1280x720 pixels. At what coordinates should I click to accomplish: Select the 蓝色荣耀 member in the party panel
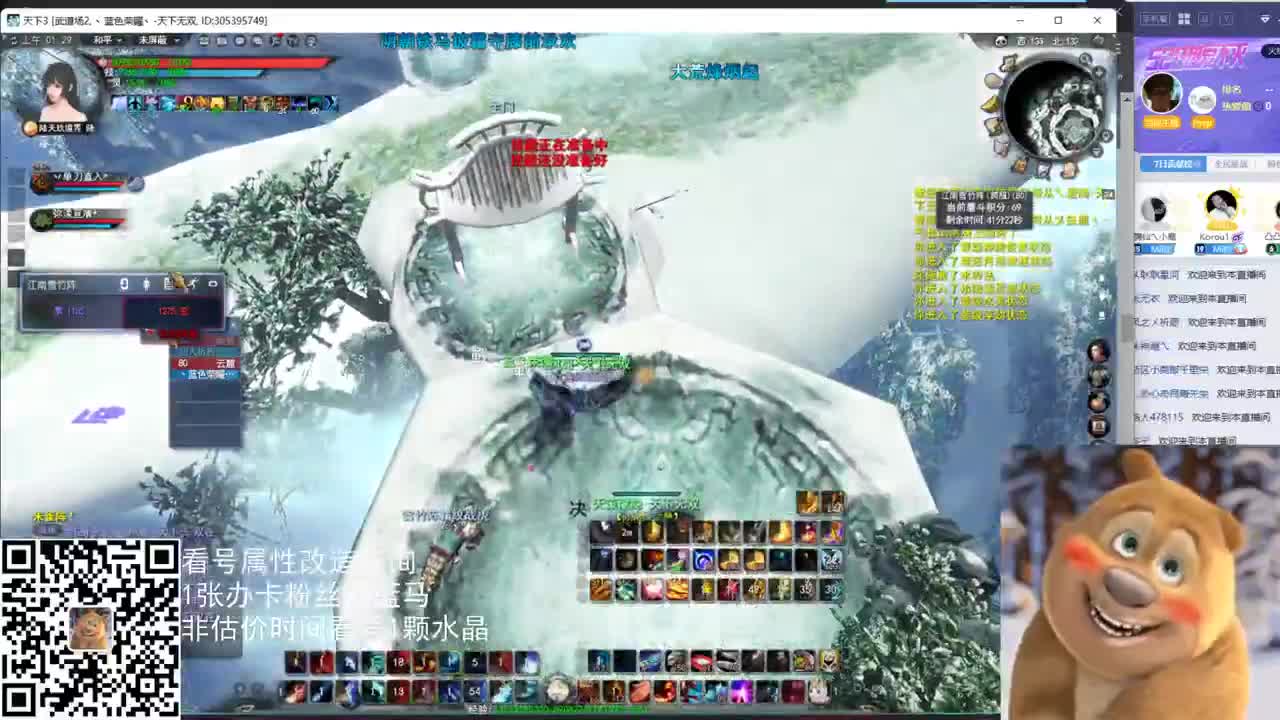click(207, 374)
